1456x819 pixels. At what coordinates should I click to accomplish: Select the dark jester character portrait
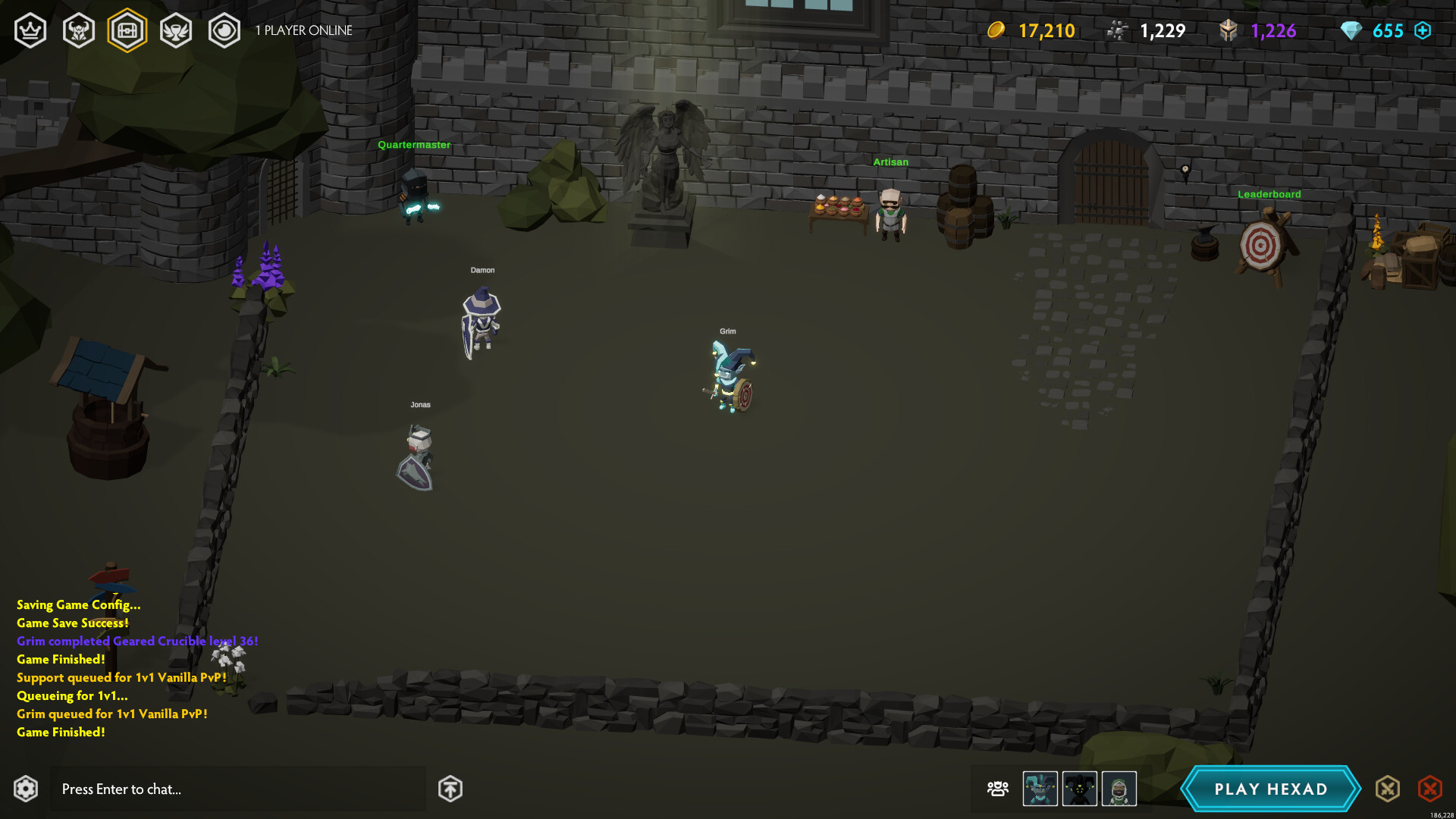[1079, 789]
